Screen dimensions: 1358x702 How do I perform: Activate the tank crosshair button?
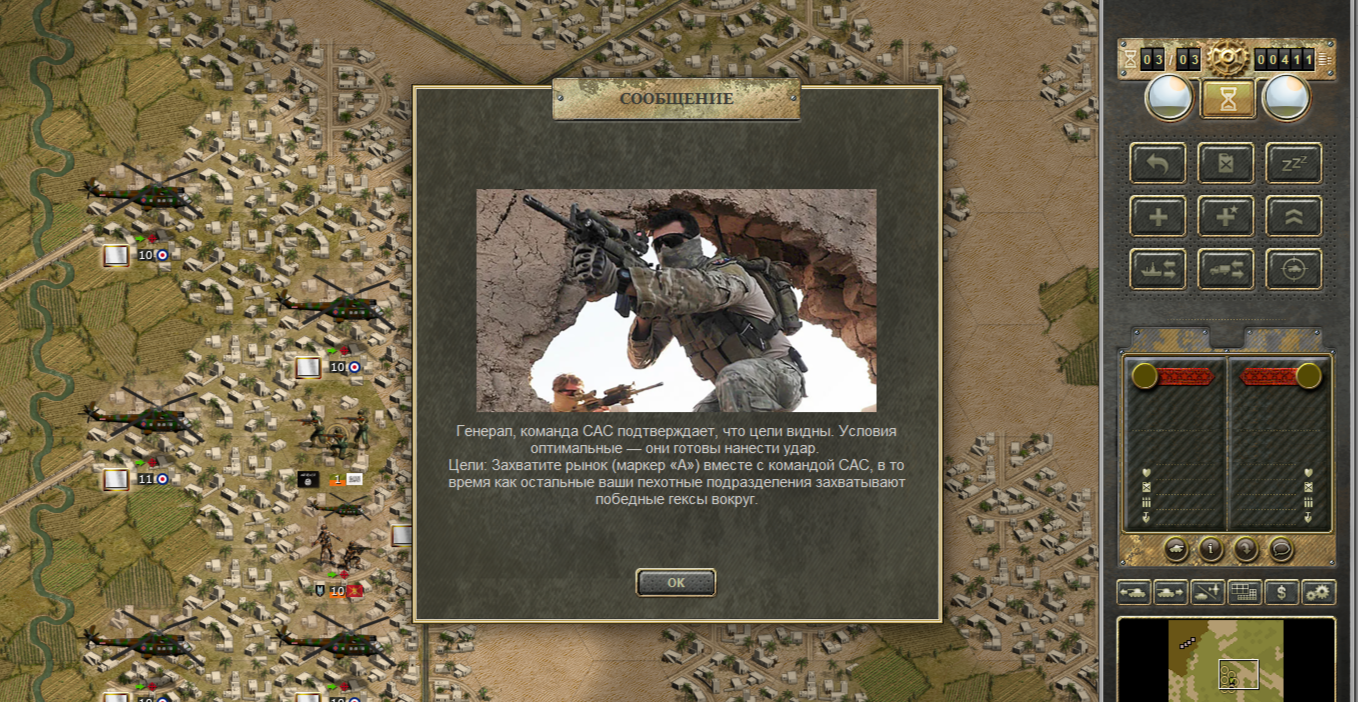click(1294, 269)
